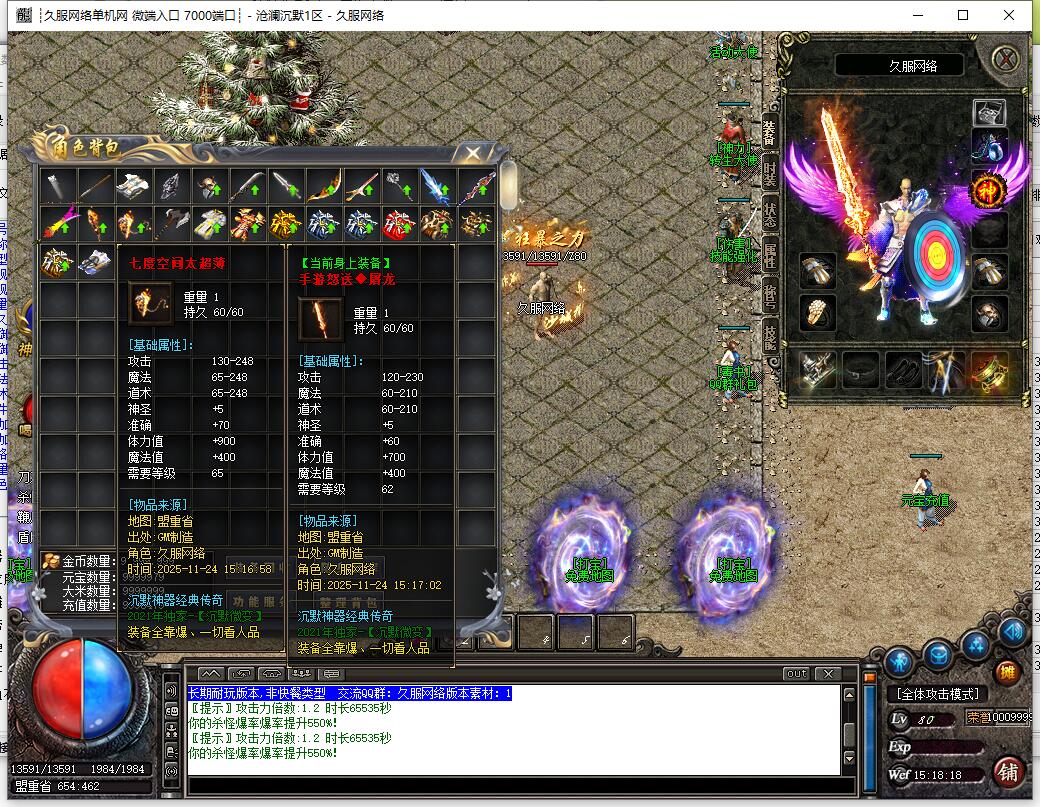Switch to the 技能 skills tab
1040x807 pixels.
coord(770,336)
